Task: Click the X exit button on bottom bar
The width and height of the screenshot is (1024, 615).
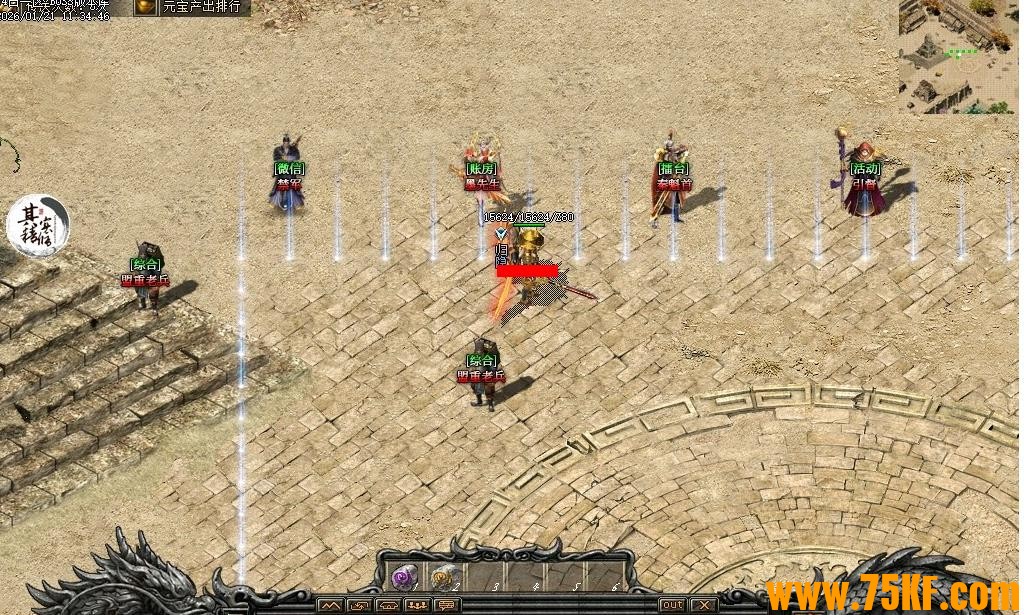Action: pos(704,605)
